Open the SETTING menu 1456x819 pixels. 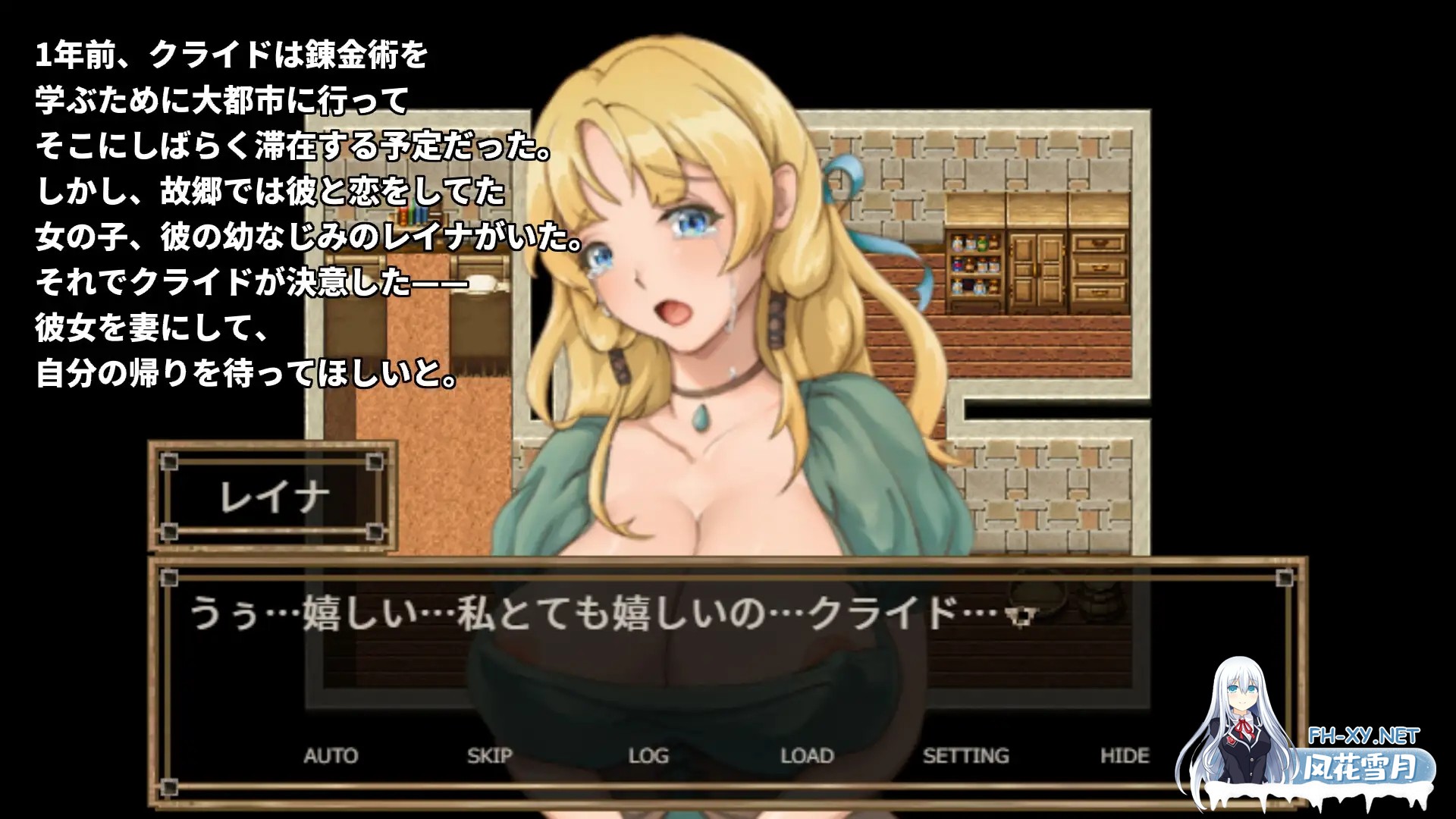click(x=965, y=755)
